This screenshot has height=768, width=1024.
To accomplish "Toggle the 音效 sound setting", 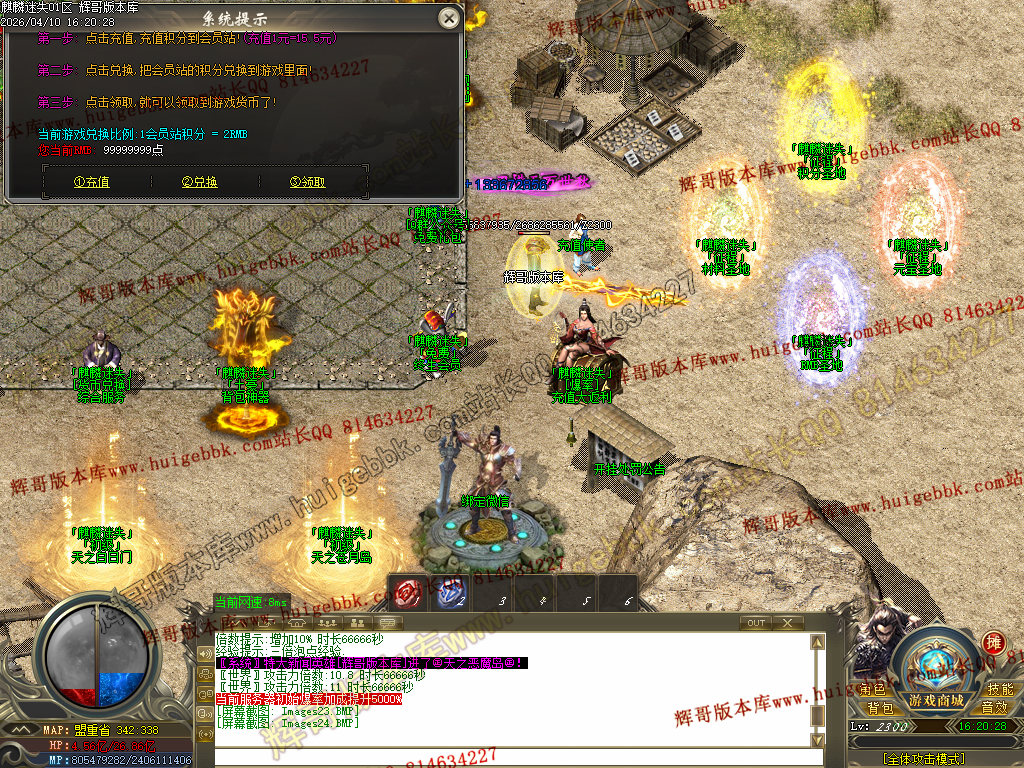I will 993,707.
